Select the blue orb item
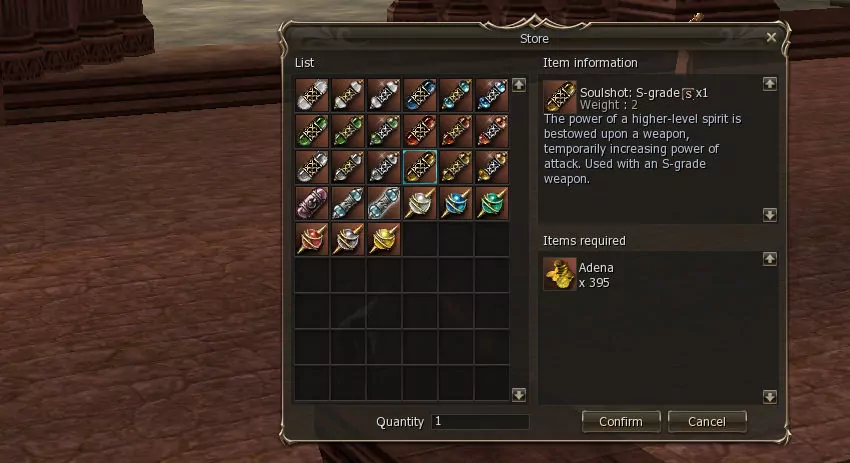This screenshot has height=463, width=850. coord(456,203)
